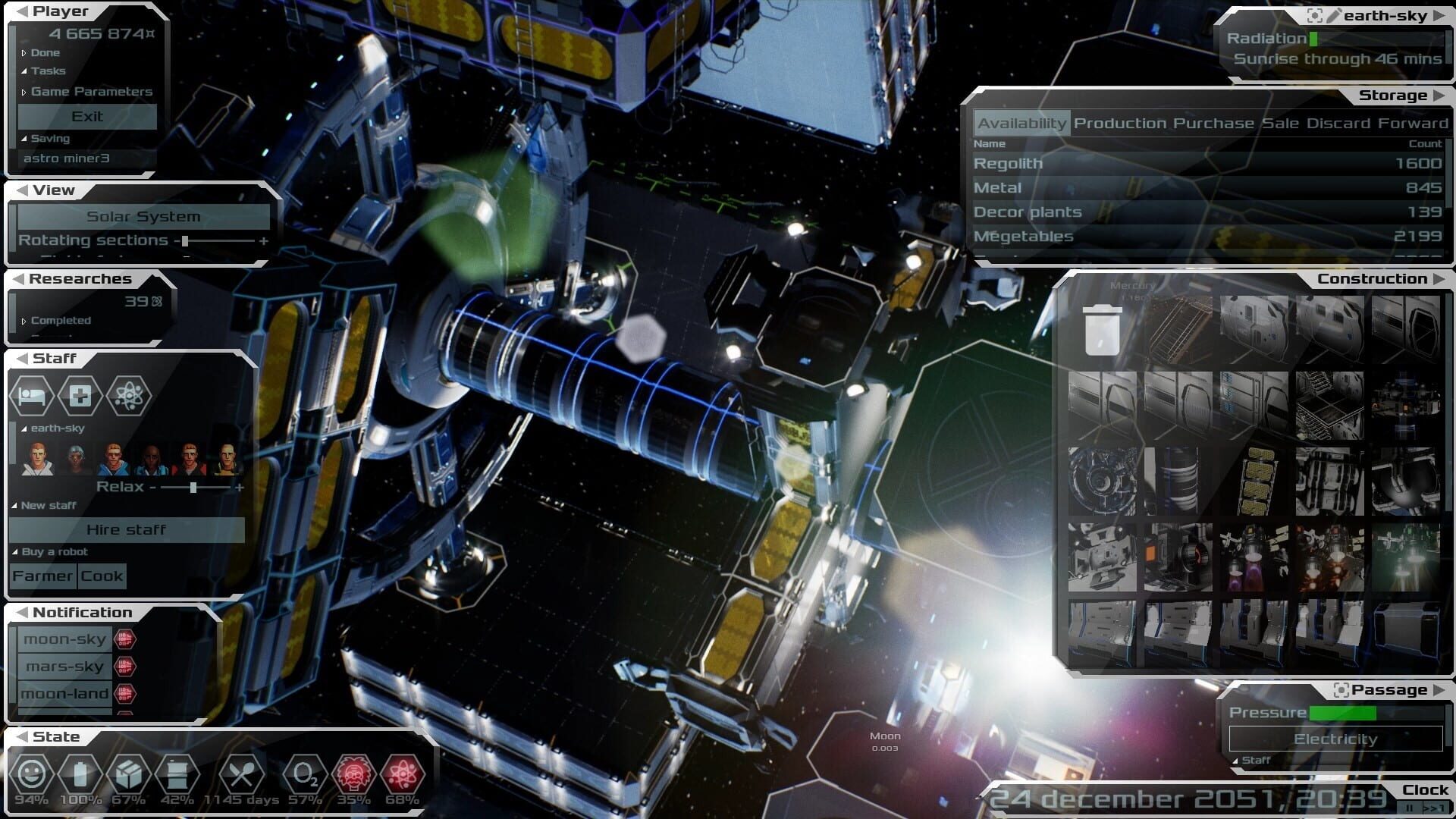Click the Hire staff button
The height and width of the screenshot is (819, 1456).
point(127,529)
